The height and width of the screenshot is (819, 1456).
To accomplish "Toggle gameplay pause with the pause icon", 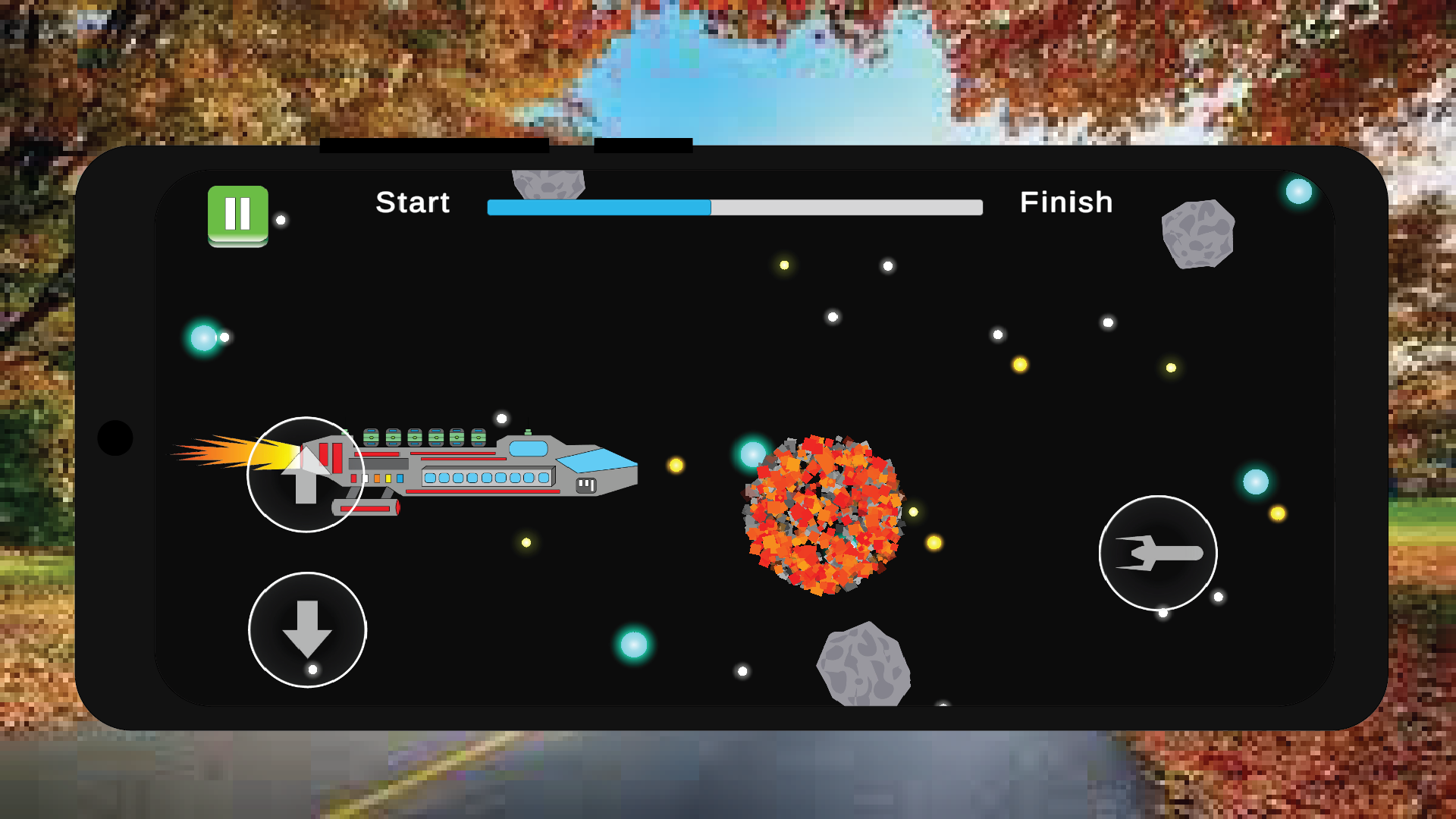I will (x=237, y=213).
